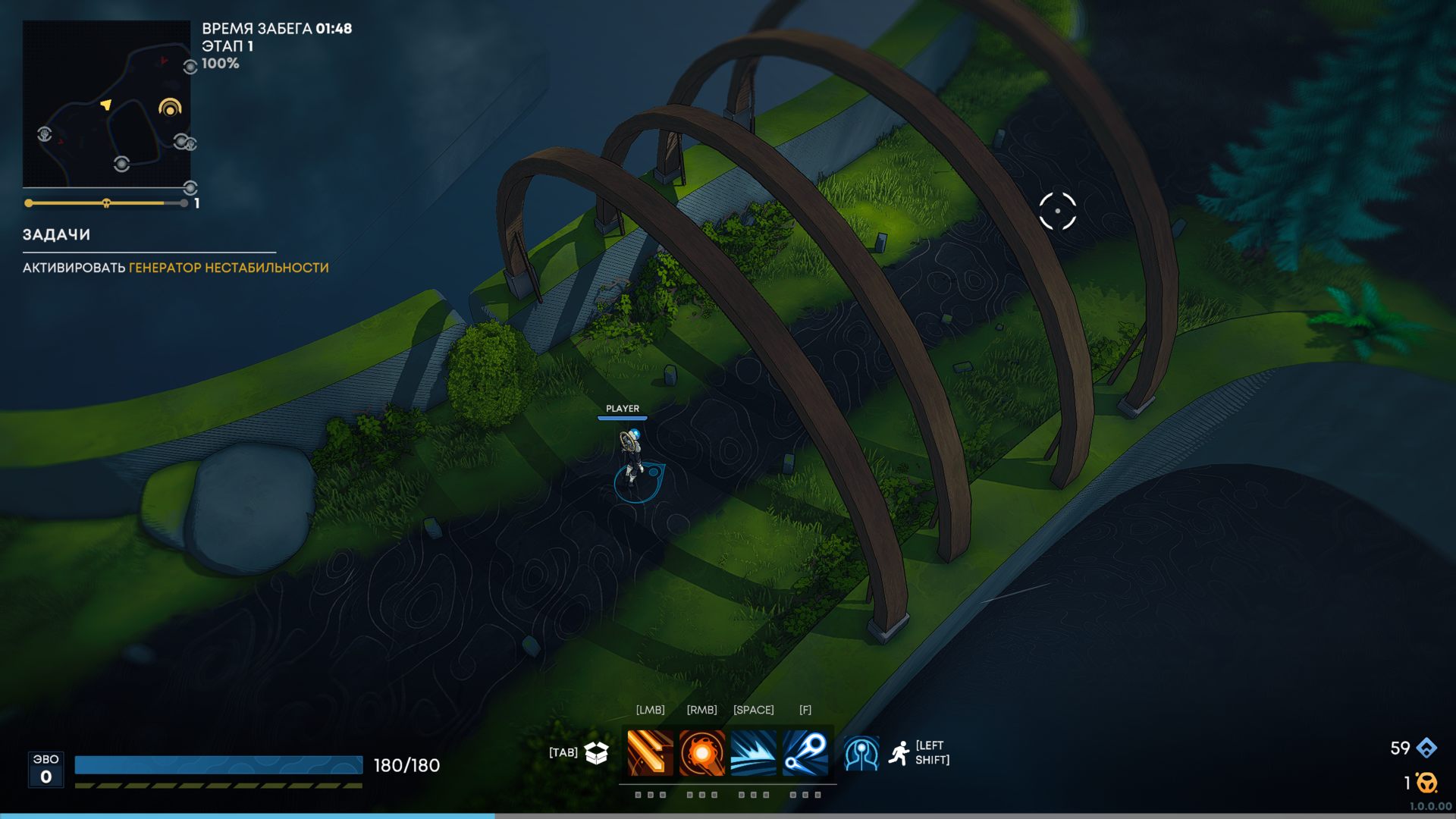Select the ЭВО level counter box
The height and width of the screenshot is (819, 1456).
click(x=45, y=769)
